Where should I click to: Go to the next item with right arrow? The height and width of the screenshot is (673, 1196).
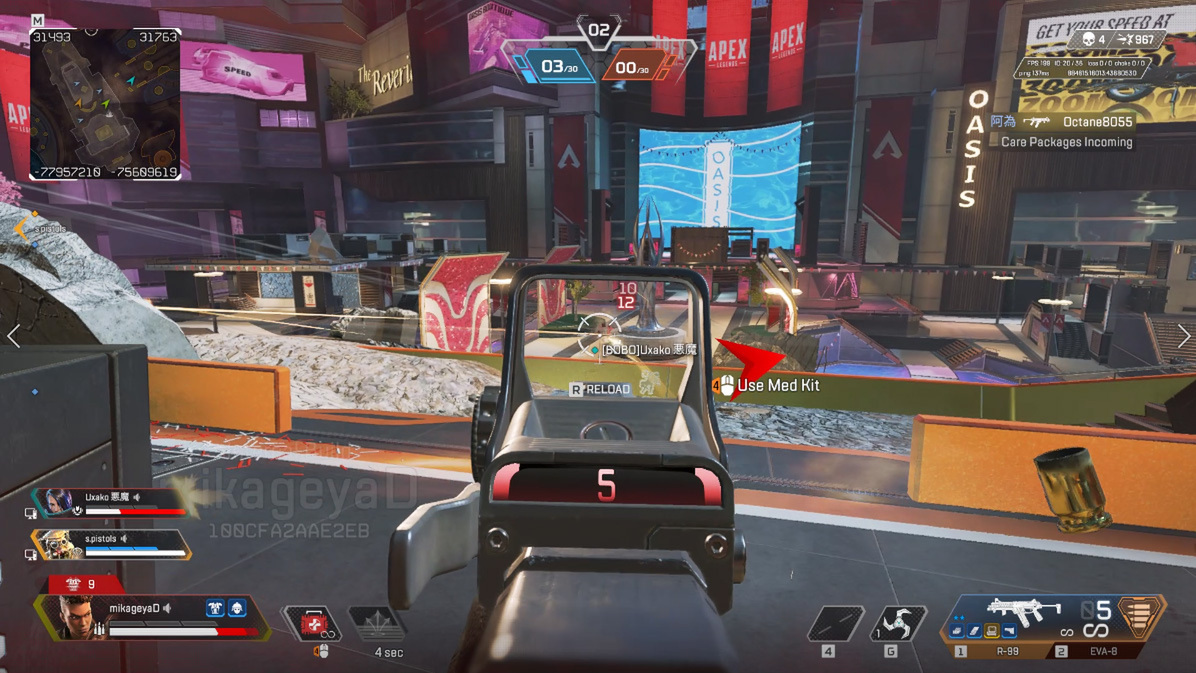click(x=1183, y=336)
